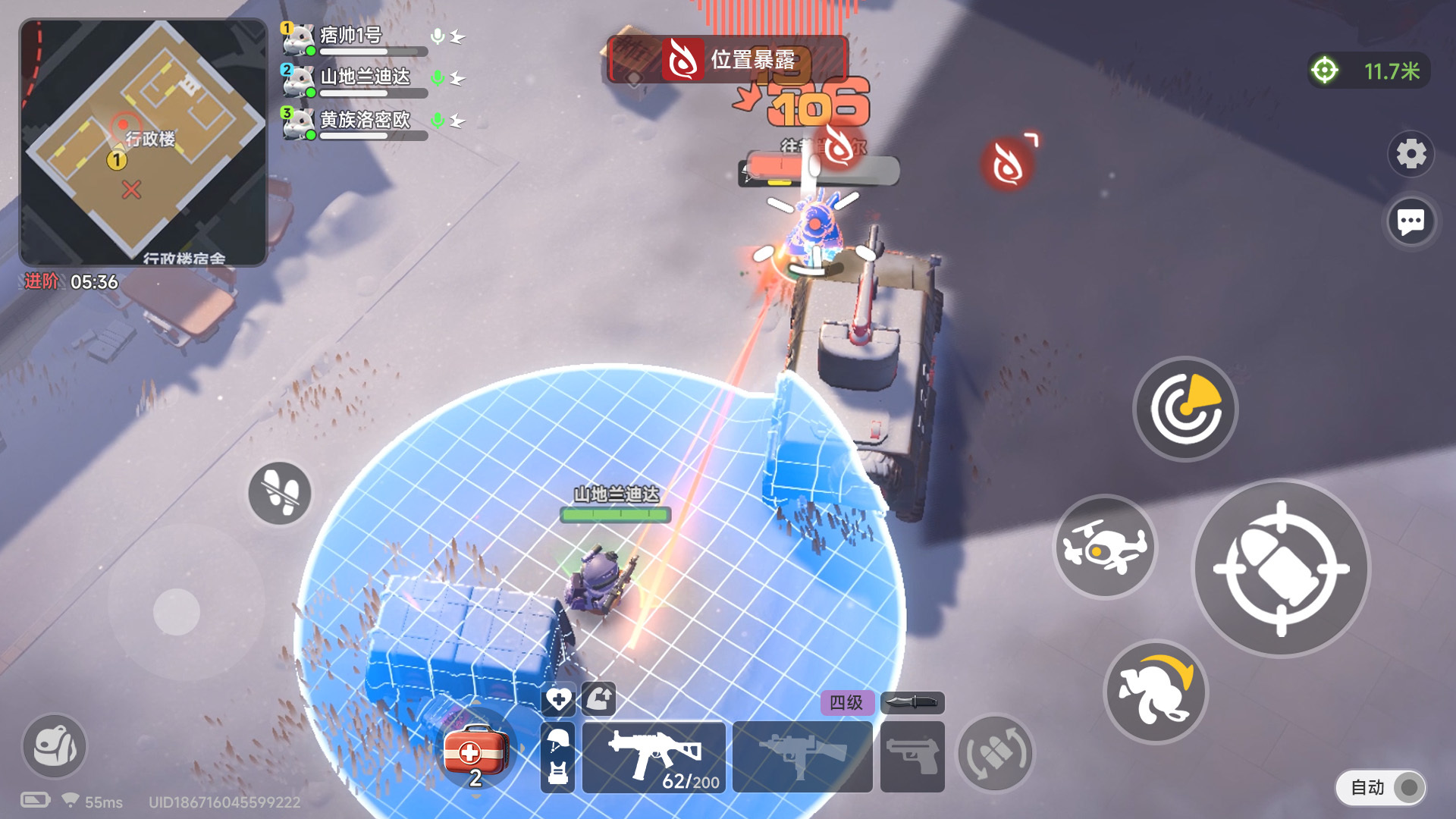Tap 山地兰迪达's green health bar

[x=614, y=514]
